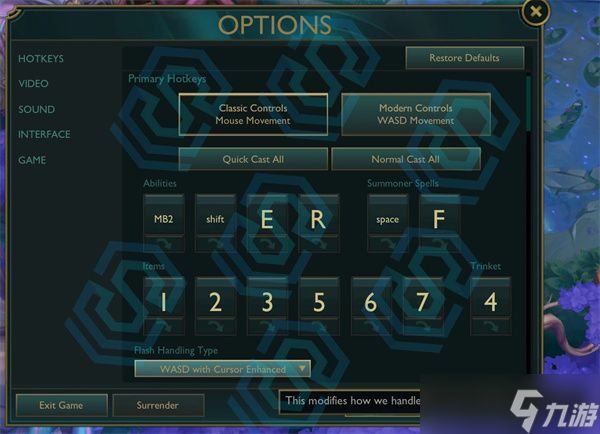The width and height of the screenshot is (600, 434).
Task: Click the Surrender button
Action: click(x=157, y=405)
